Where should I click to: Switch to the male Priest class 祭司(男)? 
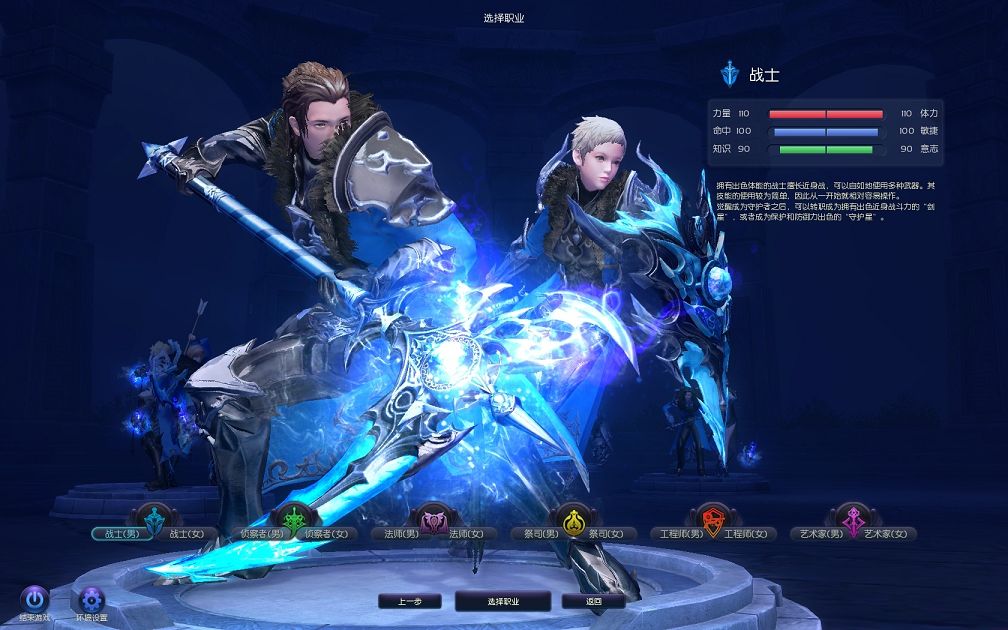(x=538, y=534)
